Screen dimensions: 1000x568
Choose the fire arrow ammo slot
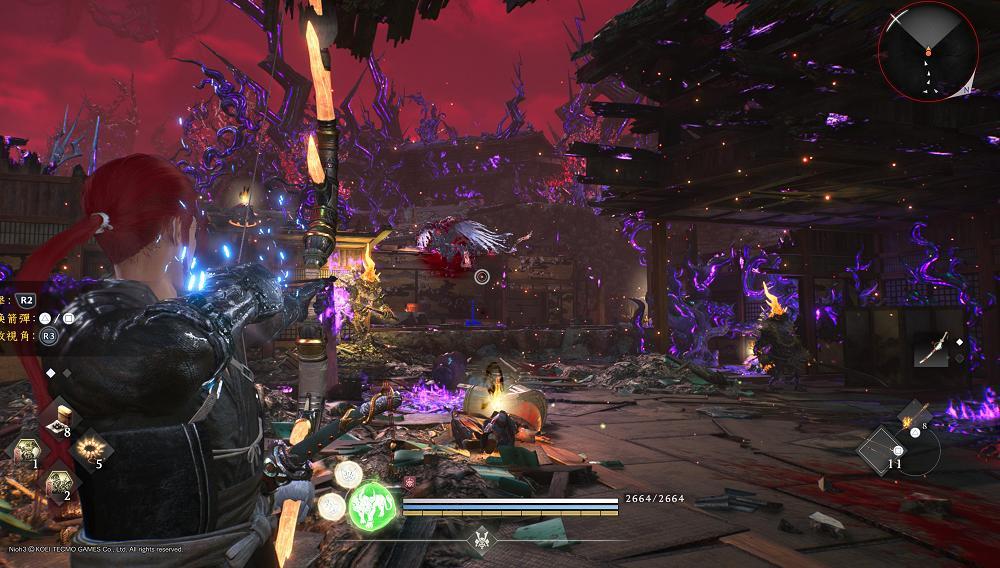(915, 420)
